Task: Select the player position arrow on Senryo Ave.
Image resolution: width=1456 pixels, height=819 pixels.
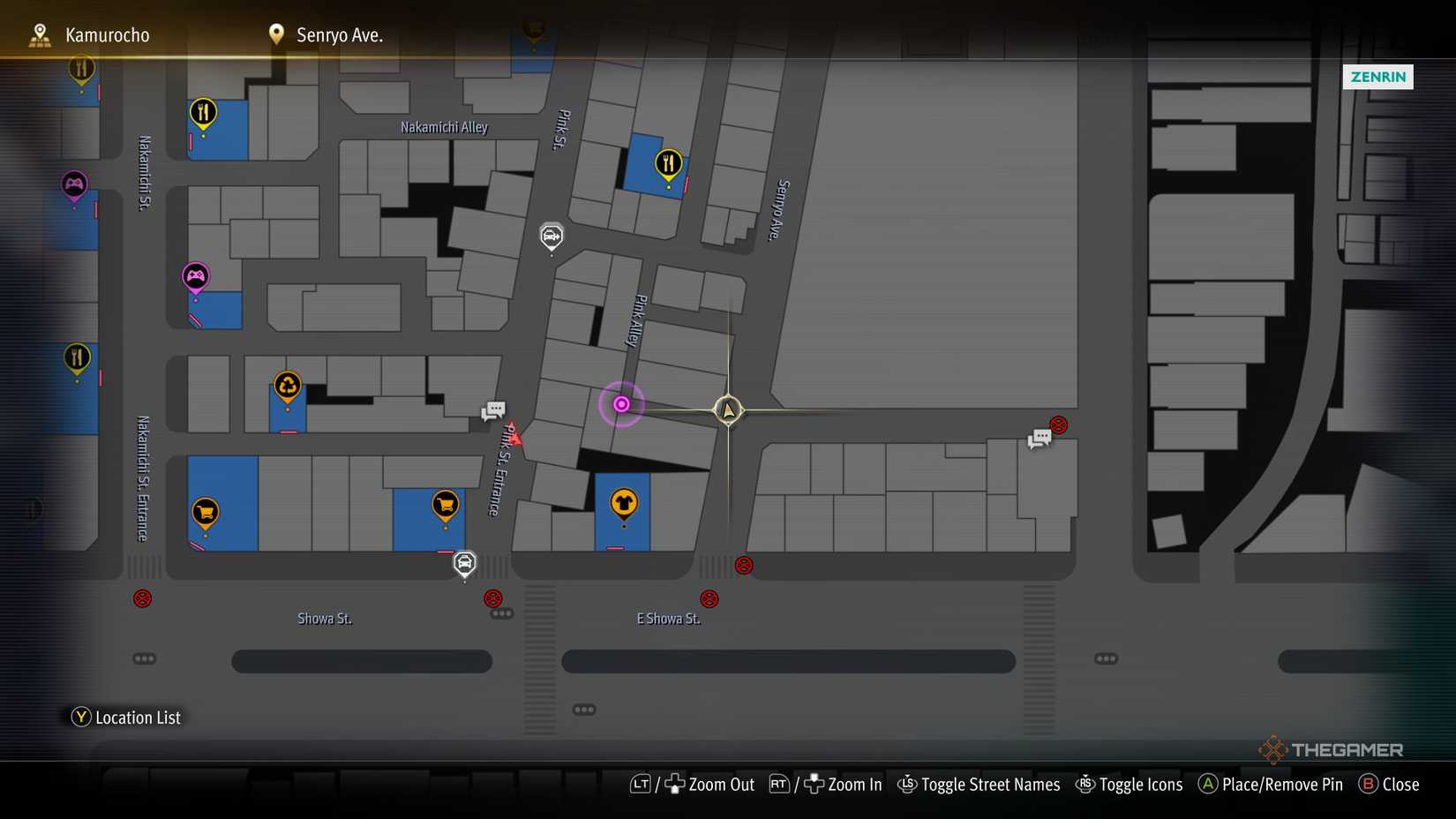Action: pos(727,409)
